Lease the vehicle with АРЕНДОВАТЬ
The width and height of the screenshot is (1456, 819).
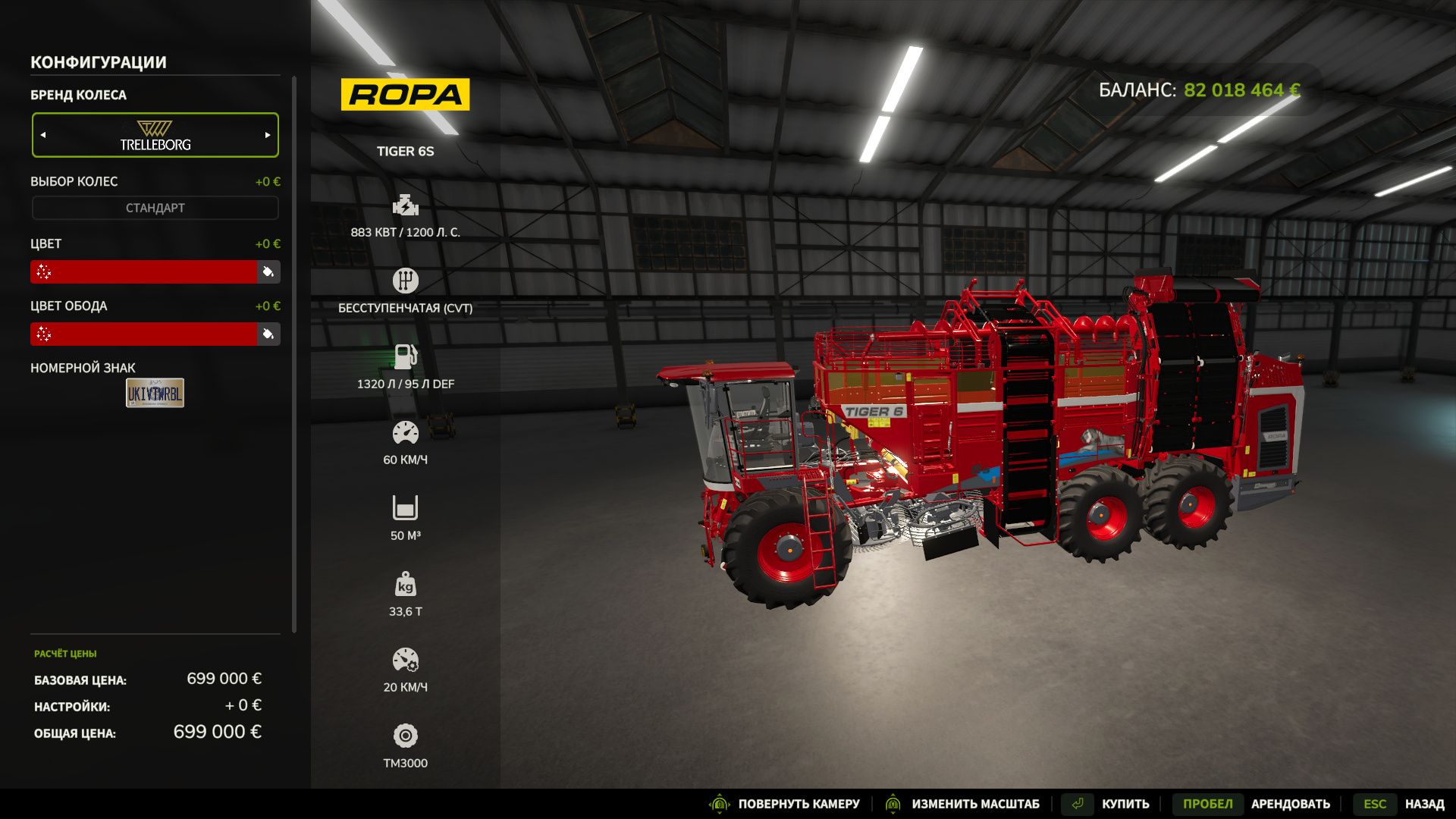point(1289,804)
